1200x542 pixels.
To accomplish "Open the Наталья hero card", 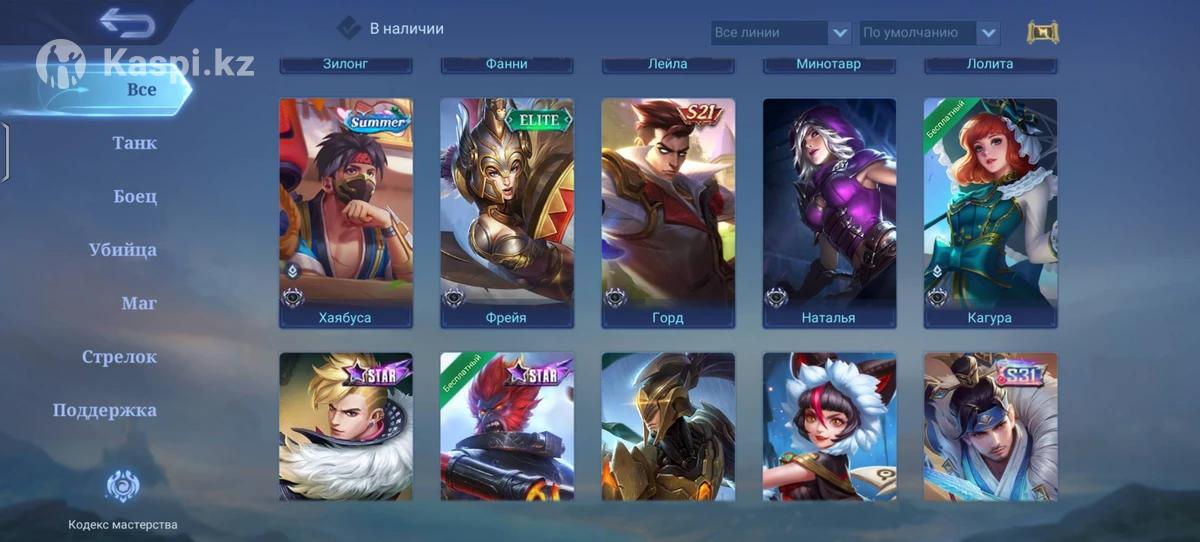I will point(829,212).
